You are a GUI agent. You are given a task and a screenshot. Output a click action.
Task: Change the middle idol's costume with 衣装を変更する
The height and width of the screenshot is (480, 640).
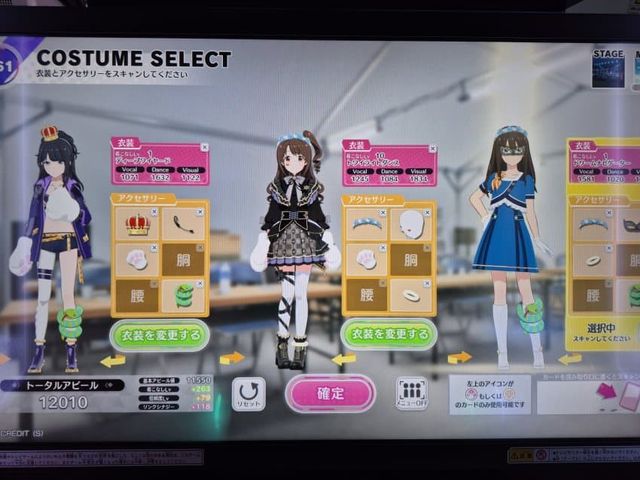(x=391, y=333)
